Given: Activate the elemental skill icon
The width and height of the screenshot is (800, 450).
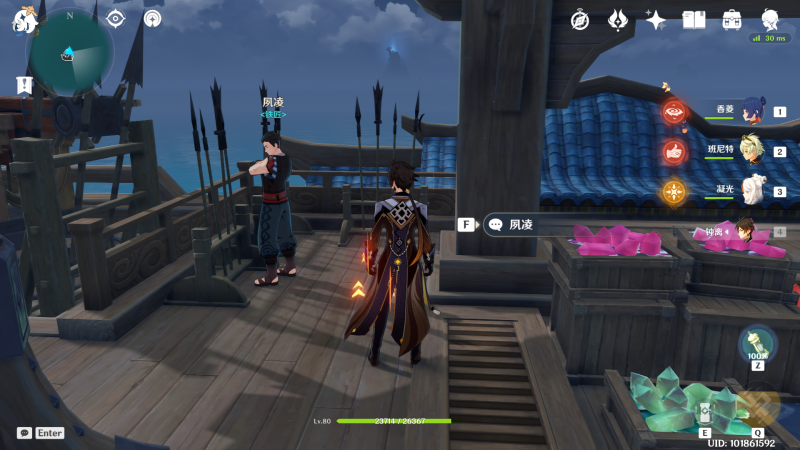Looking at the screenshot, I should 705,414.
